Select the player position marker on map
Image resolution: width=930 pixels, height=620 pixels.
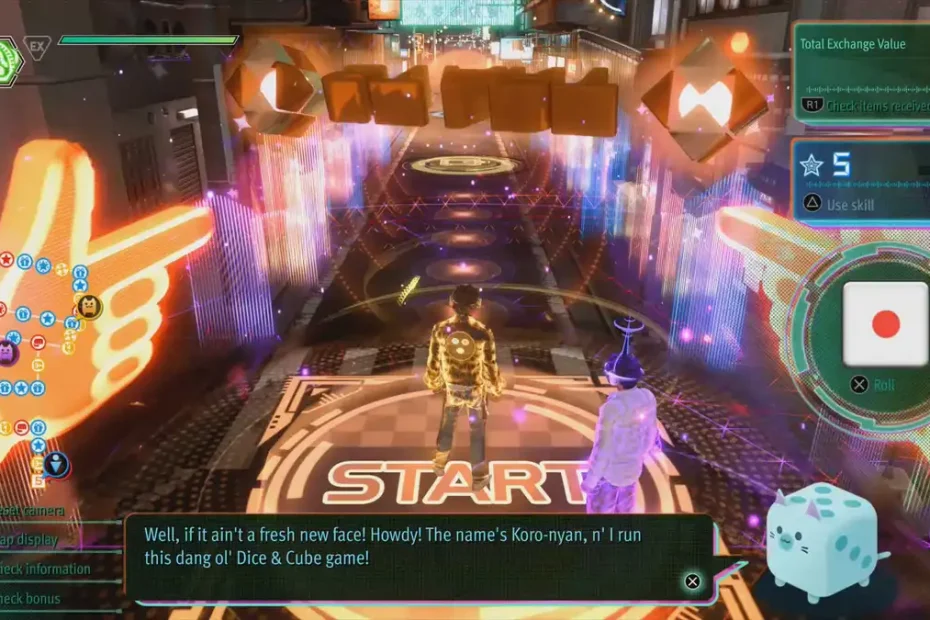tap(57, 465)
